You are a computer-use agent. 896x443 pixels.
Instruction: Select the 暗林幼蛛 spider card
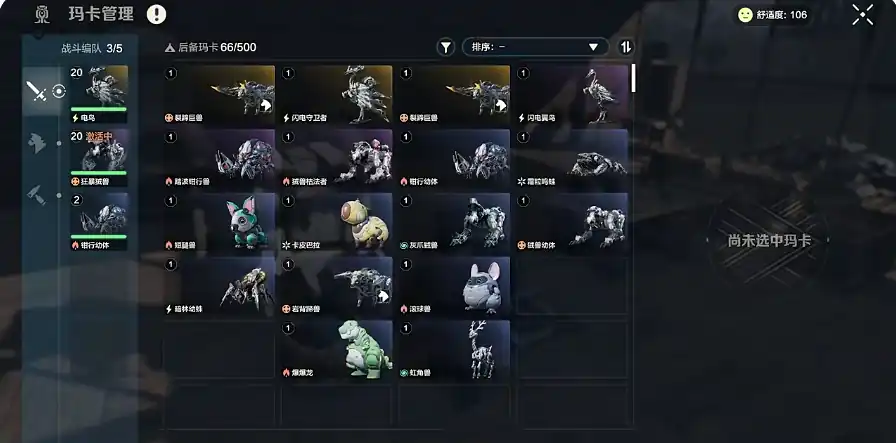tap(219, 286)
